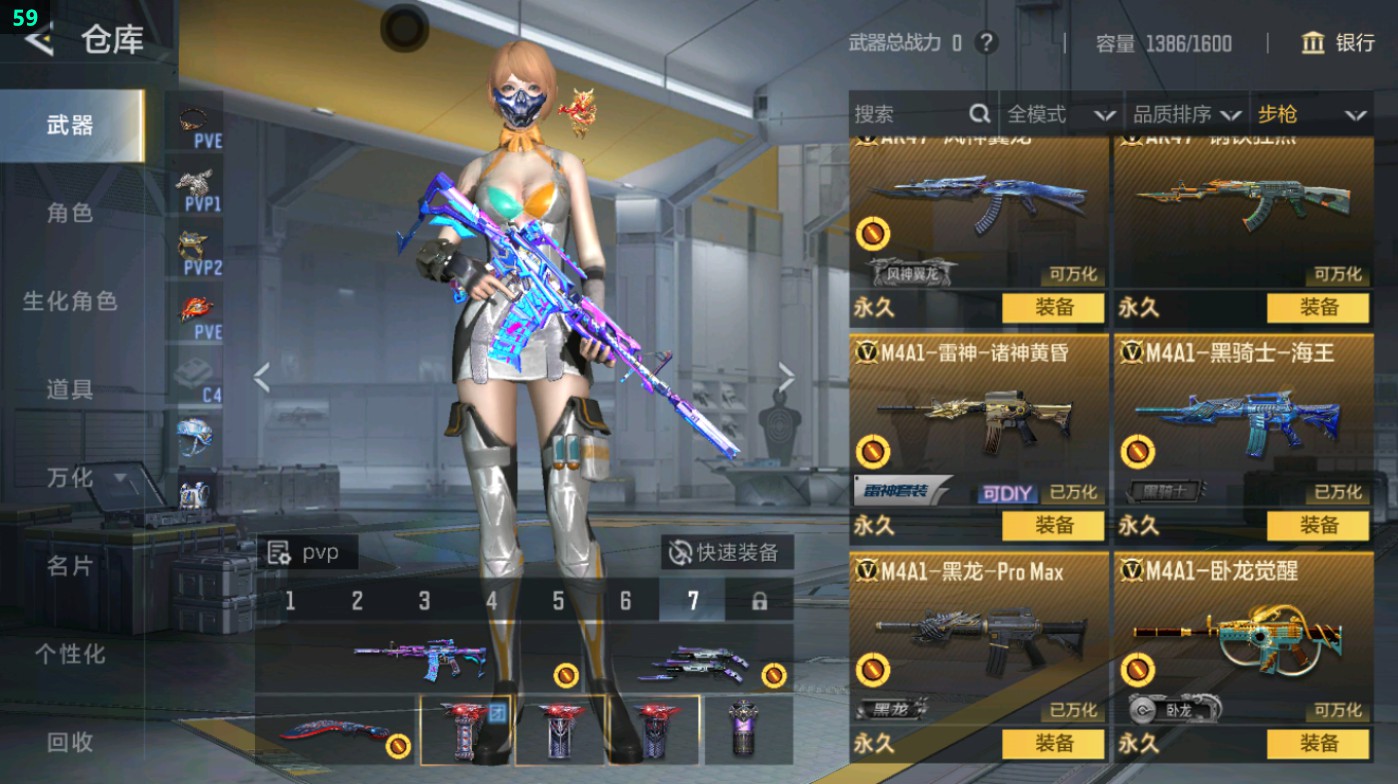Show the 个性化 tab
Screen dimensions: 1398x784
[x=70, y=654]
